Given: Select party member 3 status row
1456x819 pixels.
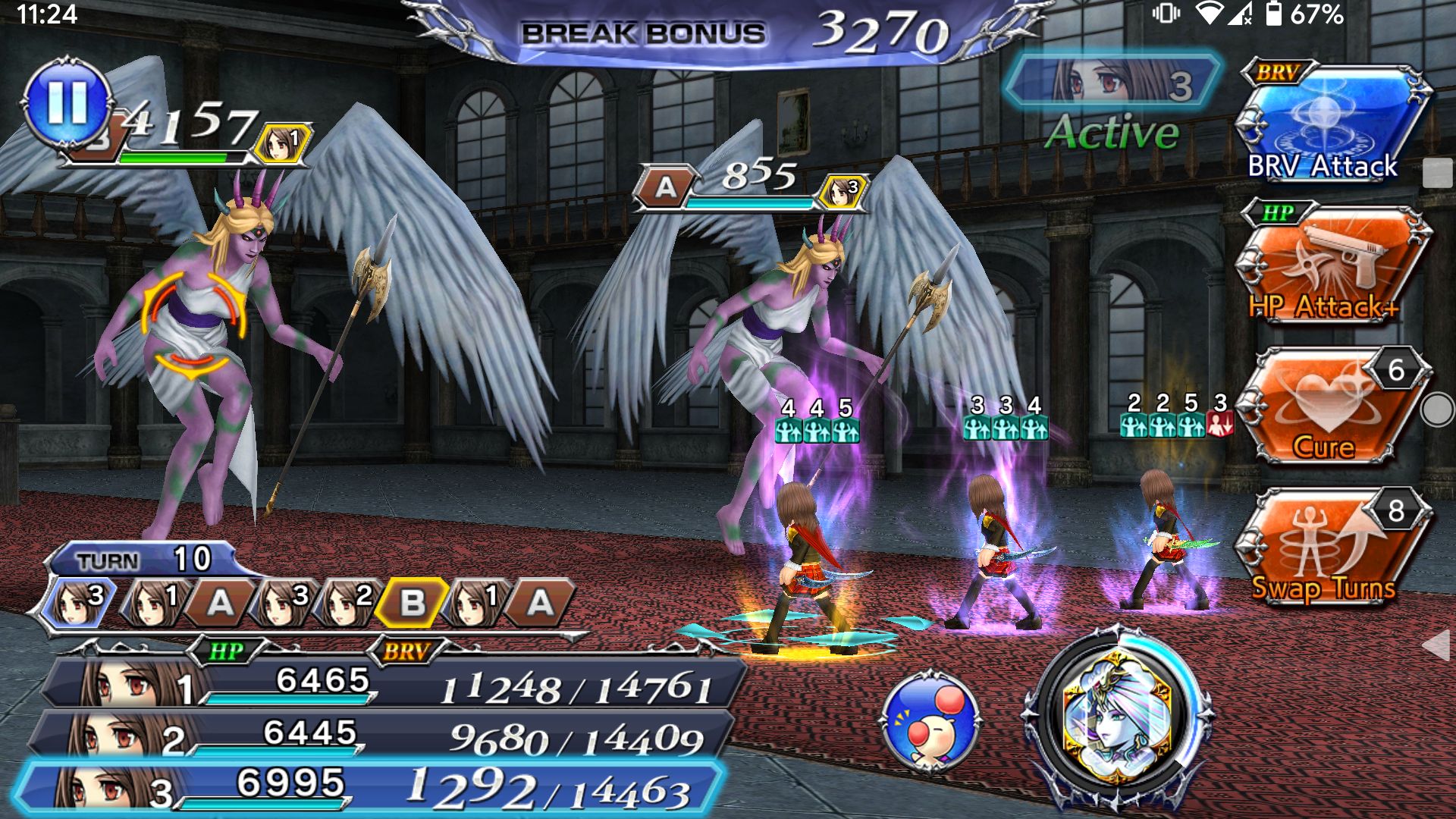Looking at the screenshot, I should click(x=372, y=789).
